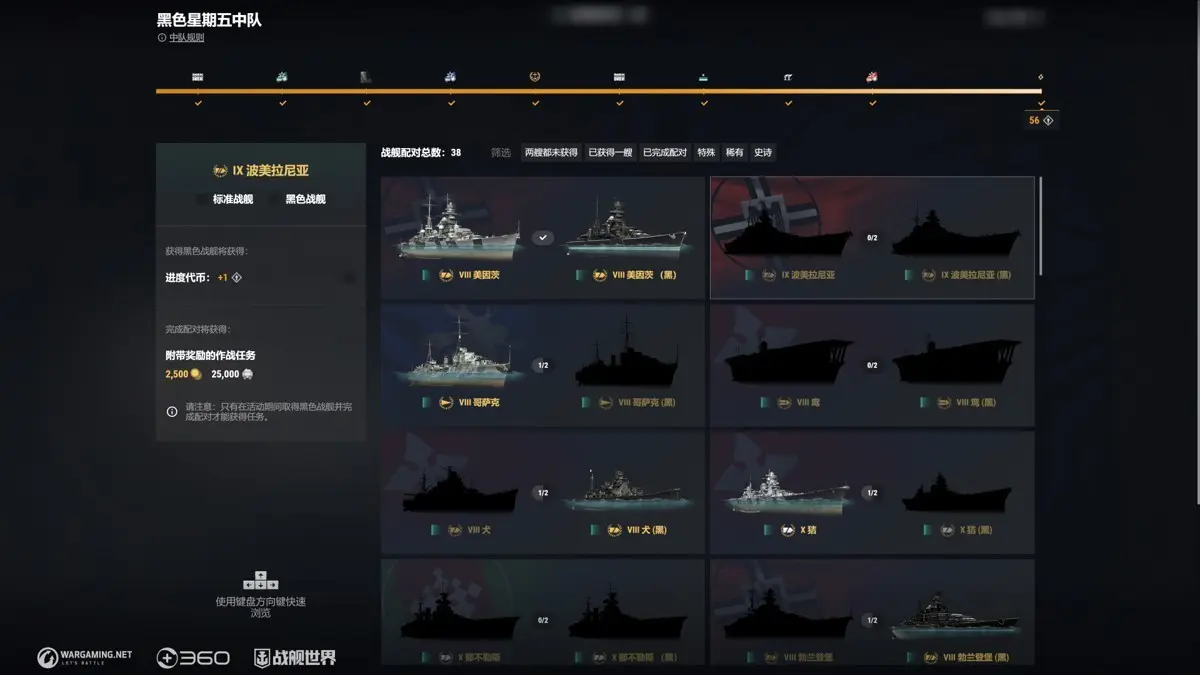Click the 56 token final reward marker

tap(1041, 120)
